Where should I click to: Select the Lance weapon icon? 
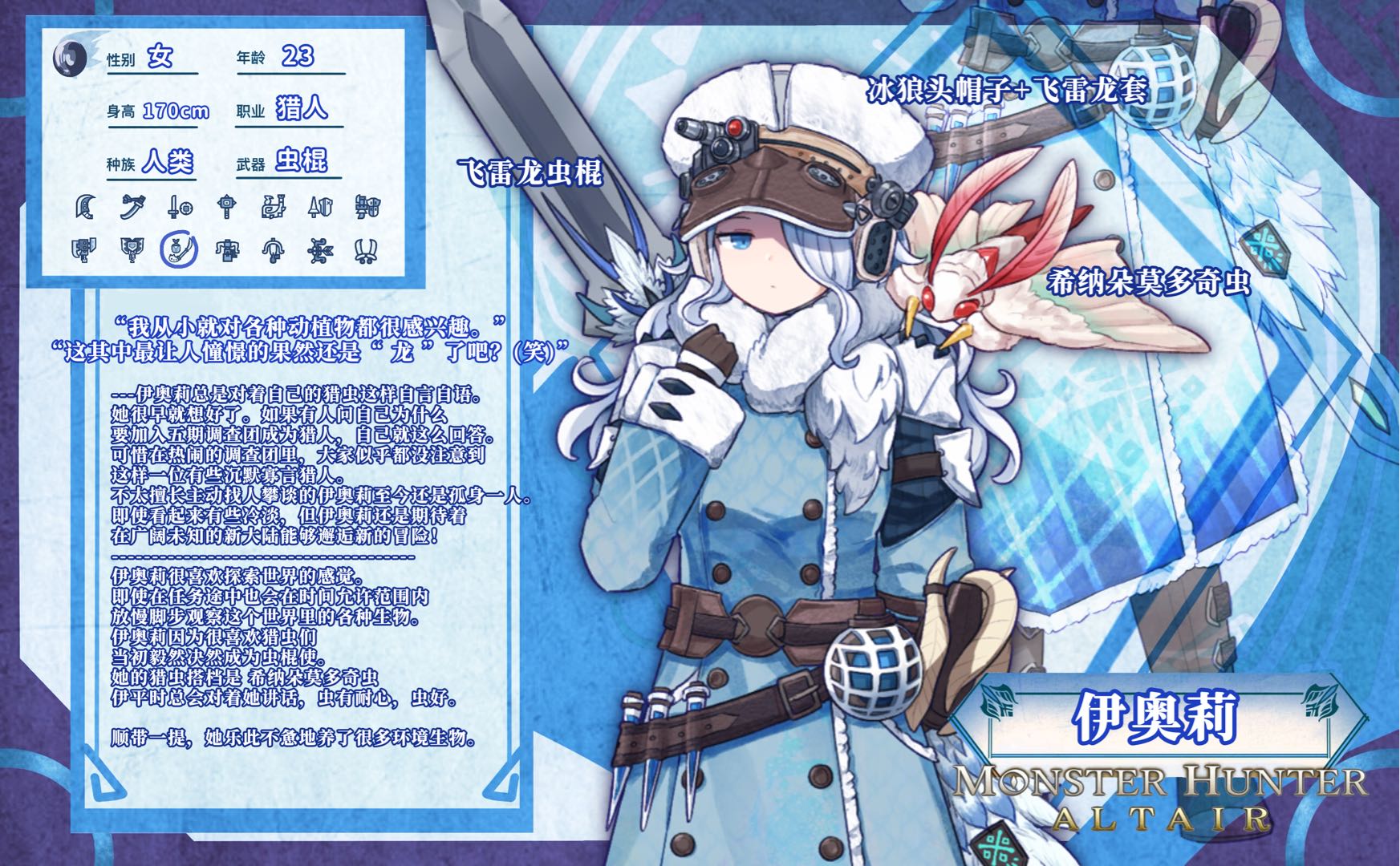(x=320, y=208)
